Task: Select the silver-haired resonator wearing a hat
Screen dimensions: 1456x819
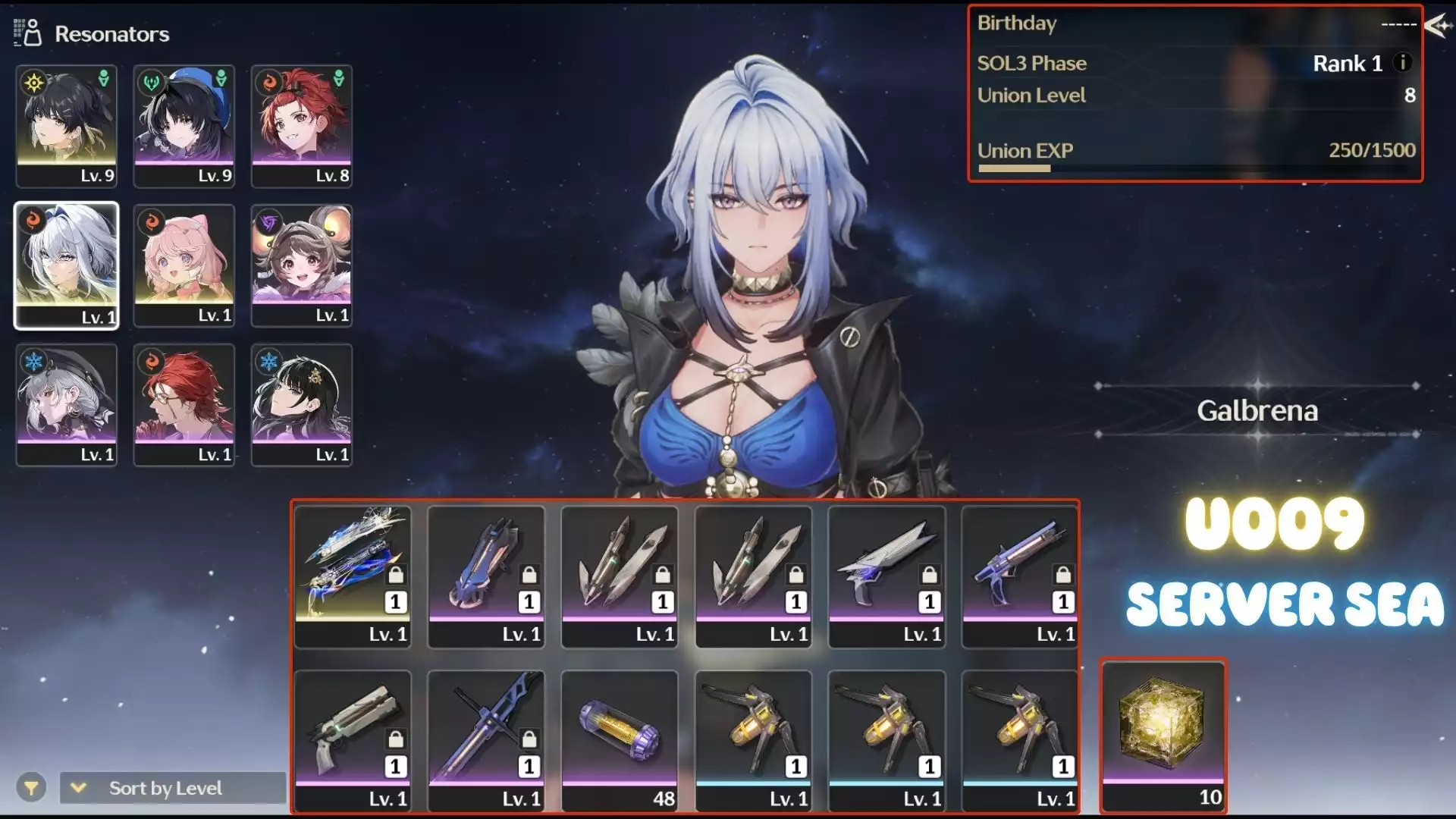Action: (67, 404)
